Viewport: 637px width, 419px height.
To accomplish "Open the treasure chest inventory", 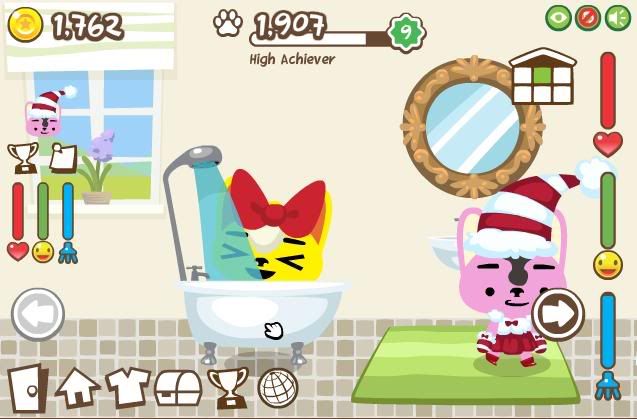I will point(178,387).
